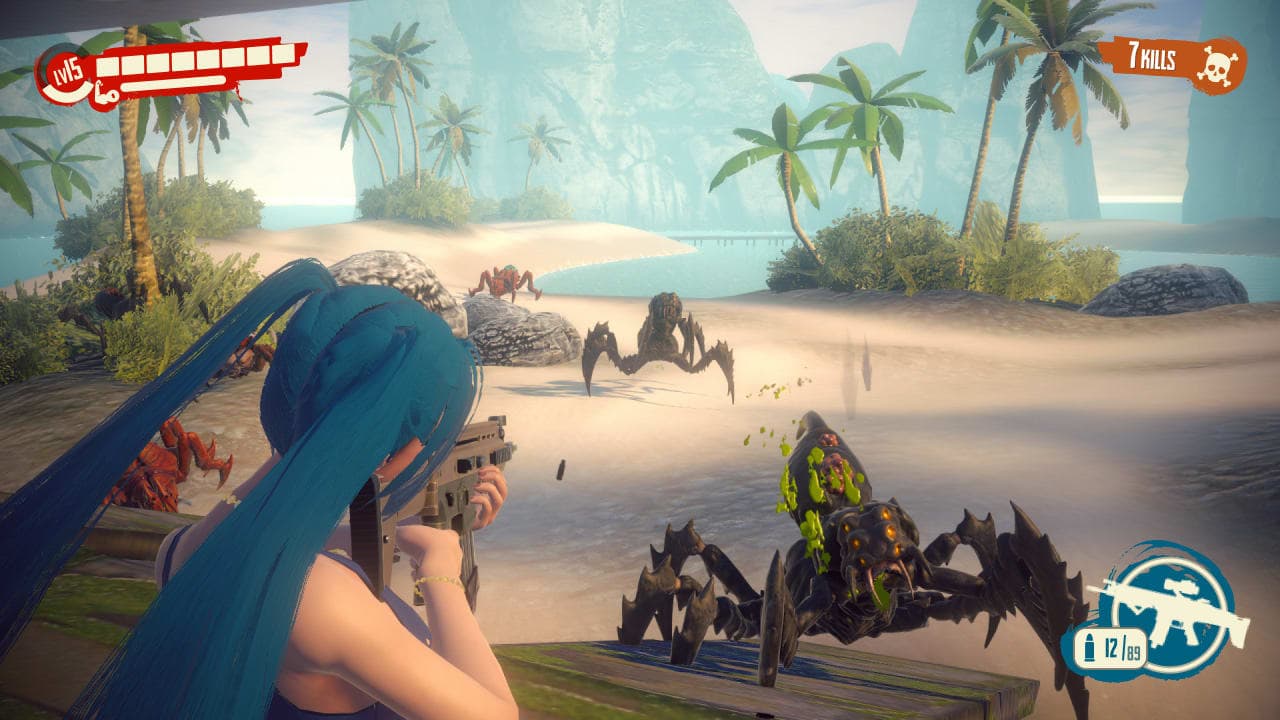This screenshot has width=1280, height=720.
Task: Click the first filled XP segment
Action: pyautogui.click(x=108, y=67)
